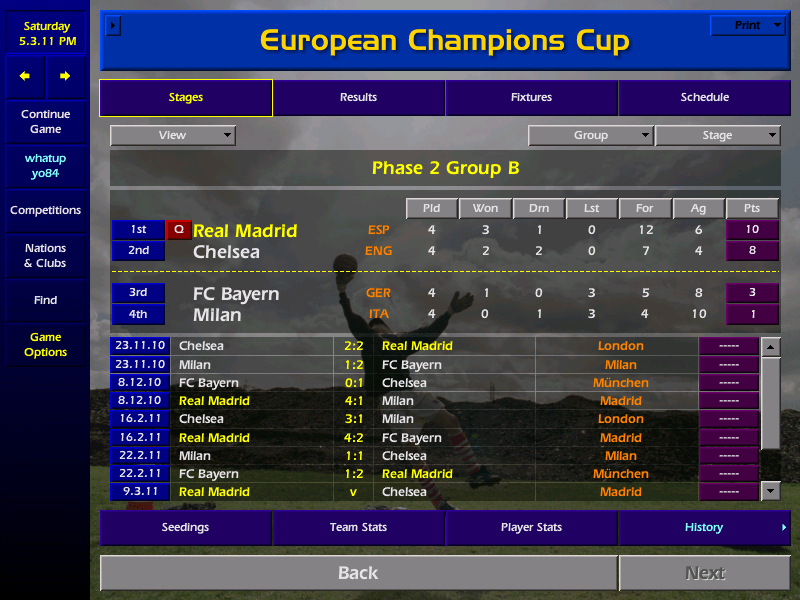Go back with the left arrow button

[x=25, y=76]
